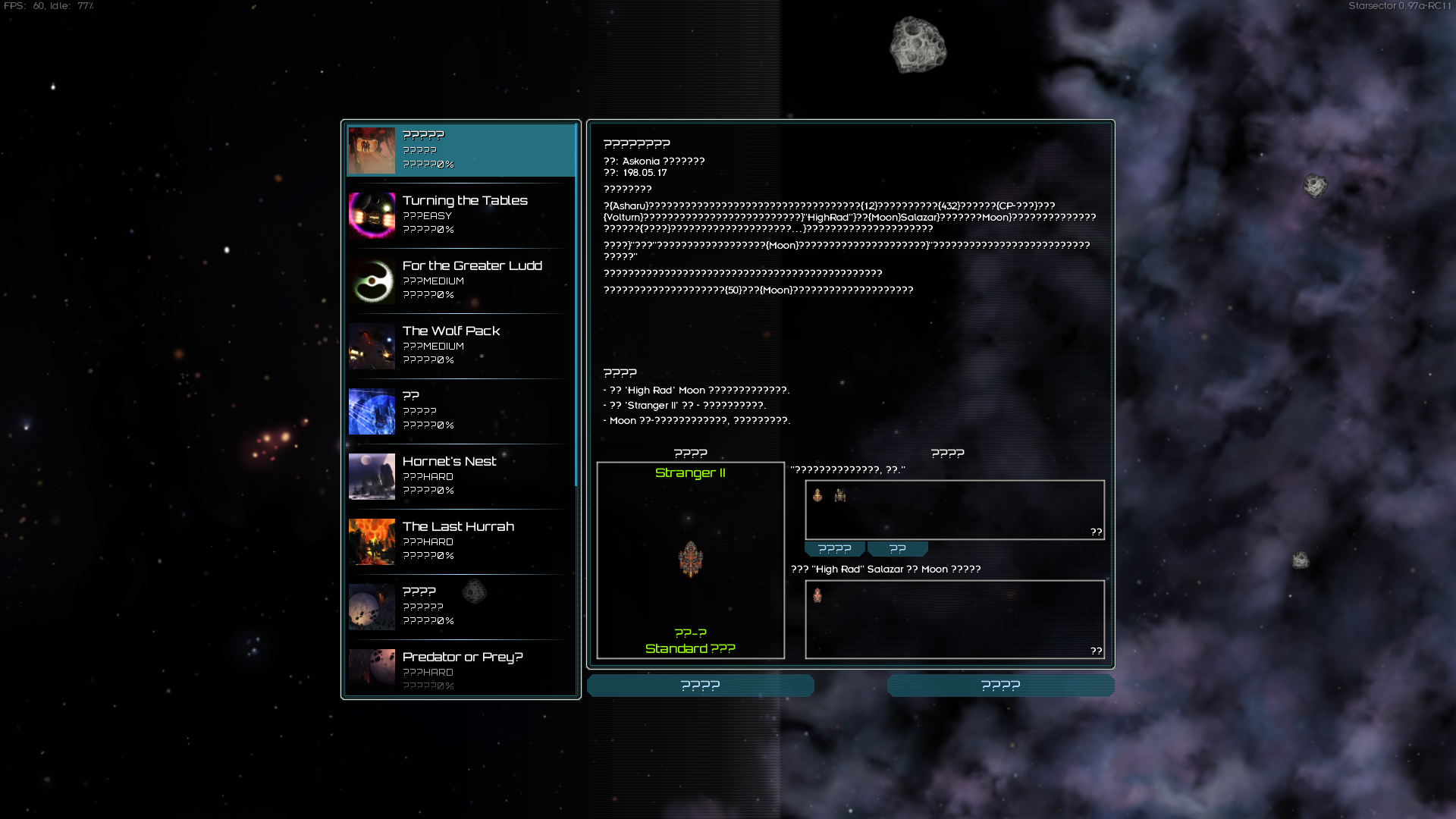The width and height of the screenshot is (1456, 819).
Task: Select the small frigate icon in the allied fleet roster
Action: pos(817,497)
